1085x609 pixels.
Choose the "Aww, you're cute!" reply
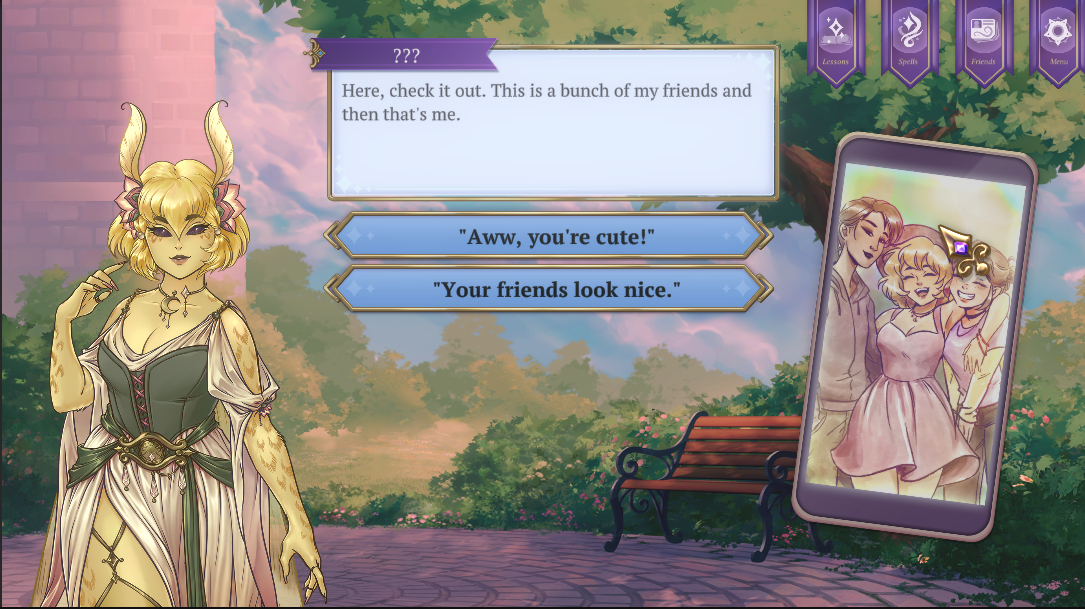click(x=549, y=237)
